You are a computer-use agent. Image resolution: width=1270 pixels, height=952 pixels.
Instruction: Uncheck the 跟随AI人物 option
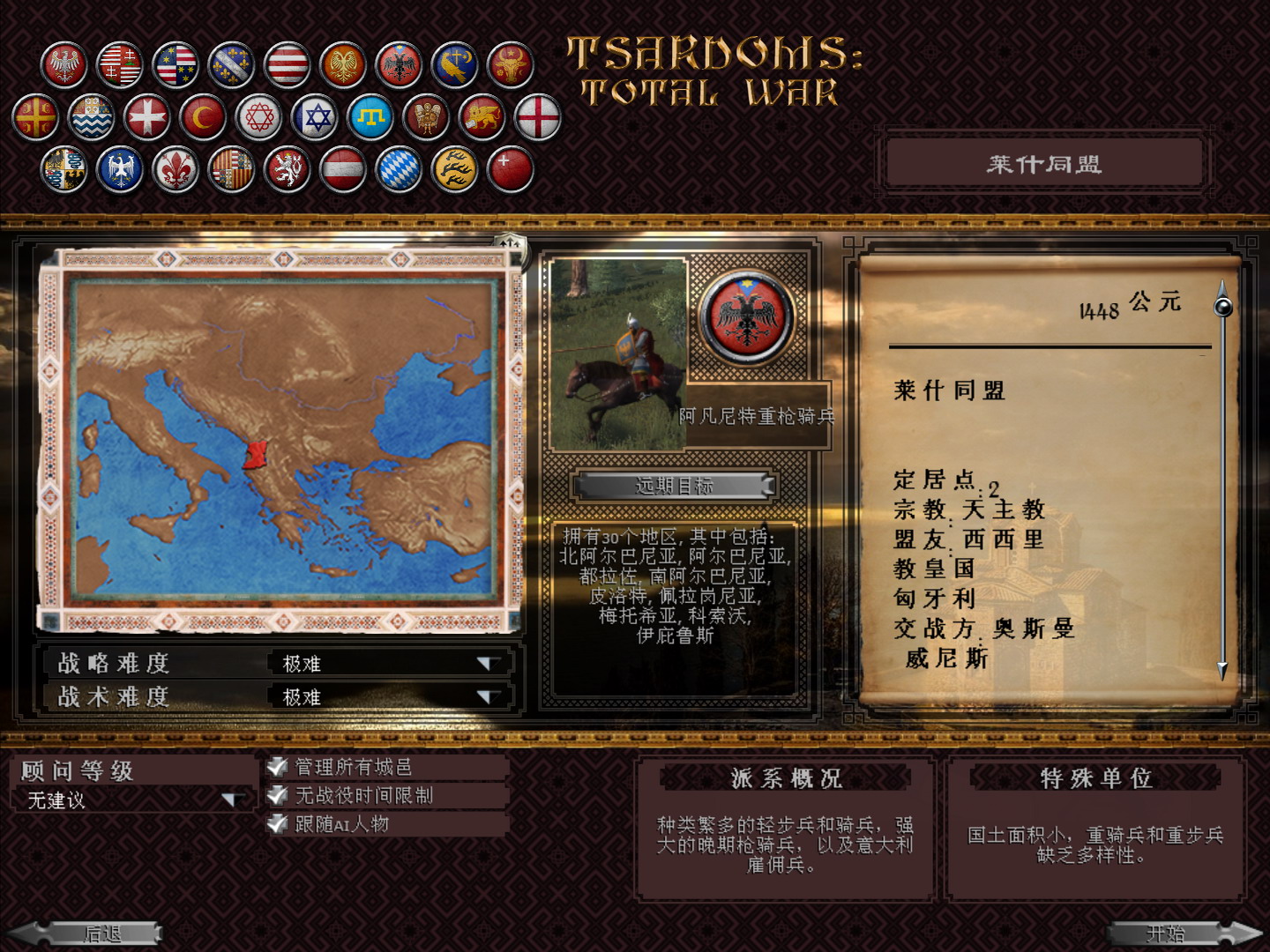click(276, 825)
